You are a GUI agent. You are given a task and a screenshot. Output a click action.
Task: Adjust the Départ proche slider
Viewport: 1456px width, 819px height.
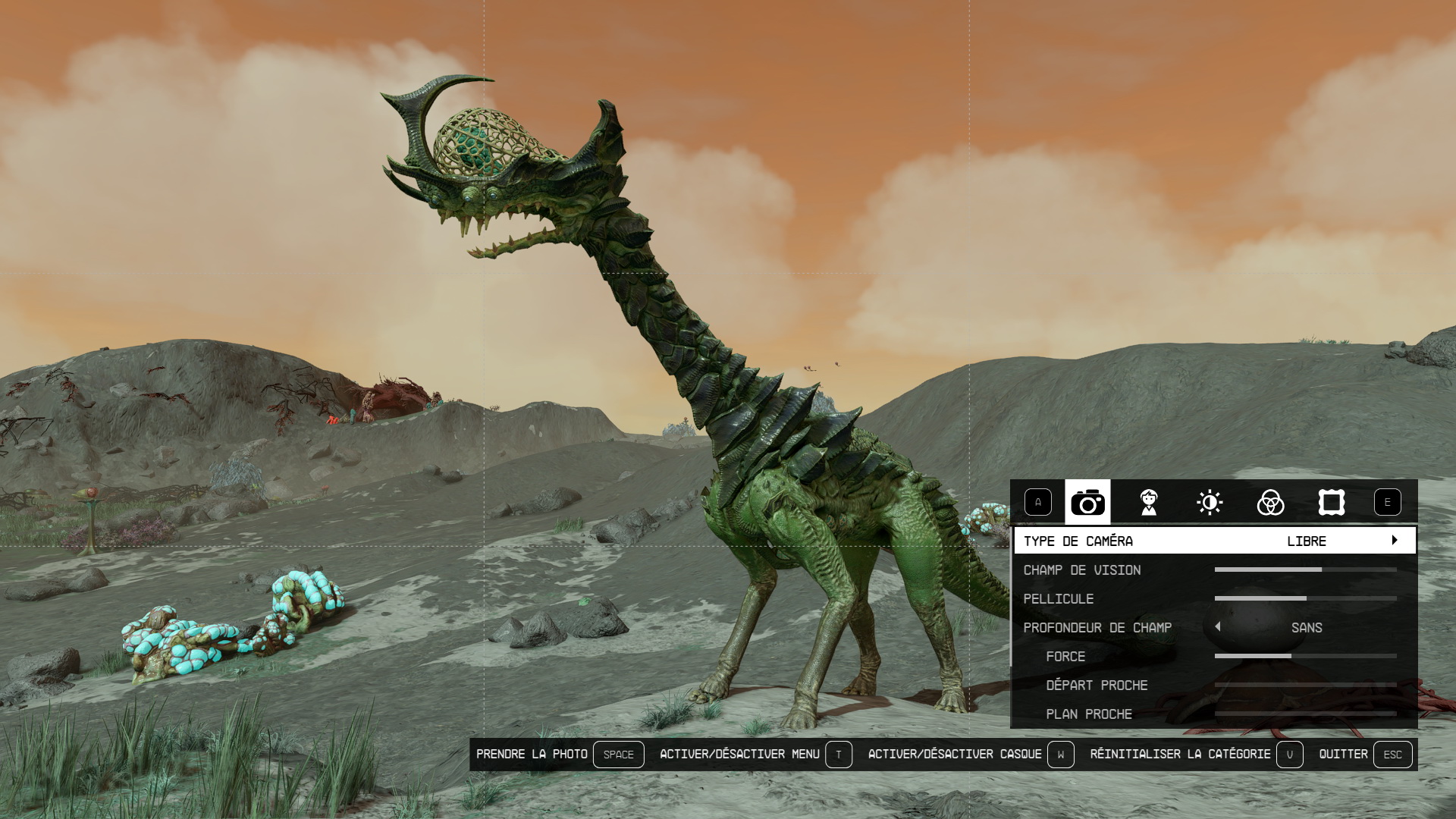coord(1305,685)
